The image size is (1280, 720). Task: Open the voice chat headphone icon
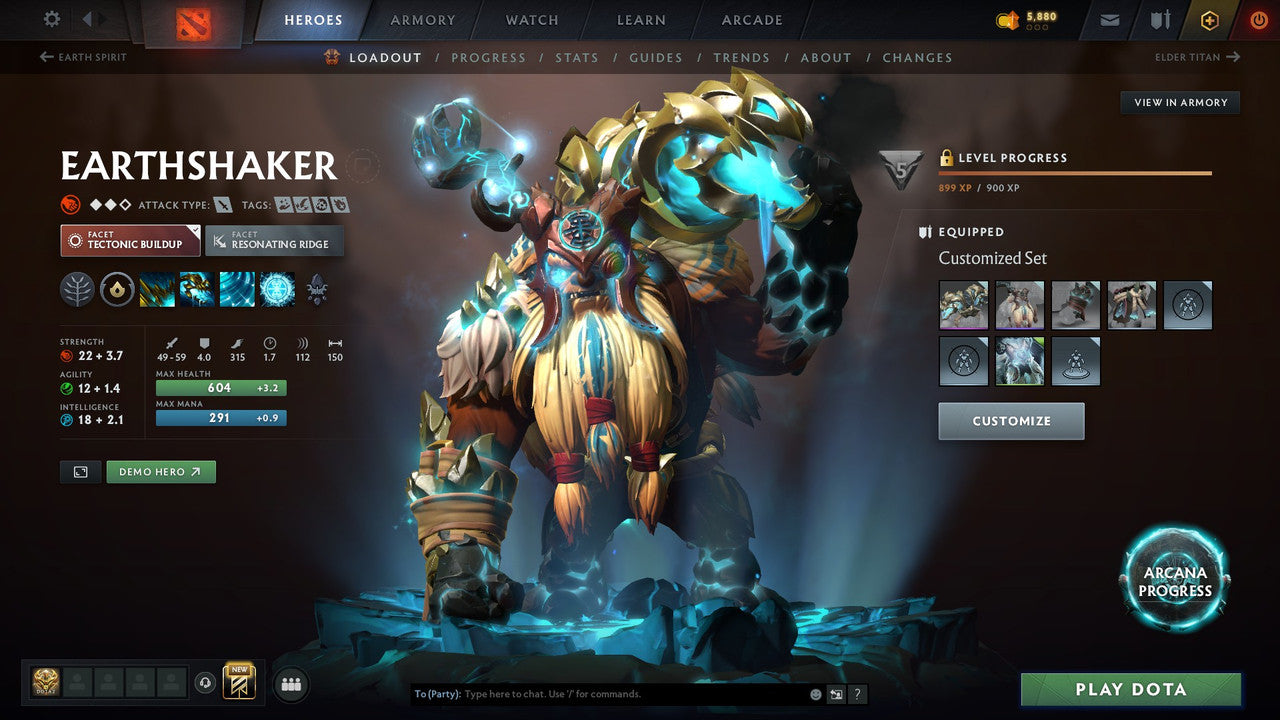pos(206,683)
